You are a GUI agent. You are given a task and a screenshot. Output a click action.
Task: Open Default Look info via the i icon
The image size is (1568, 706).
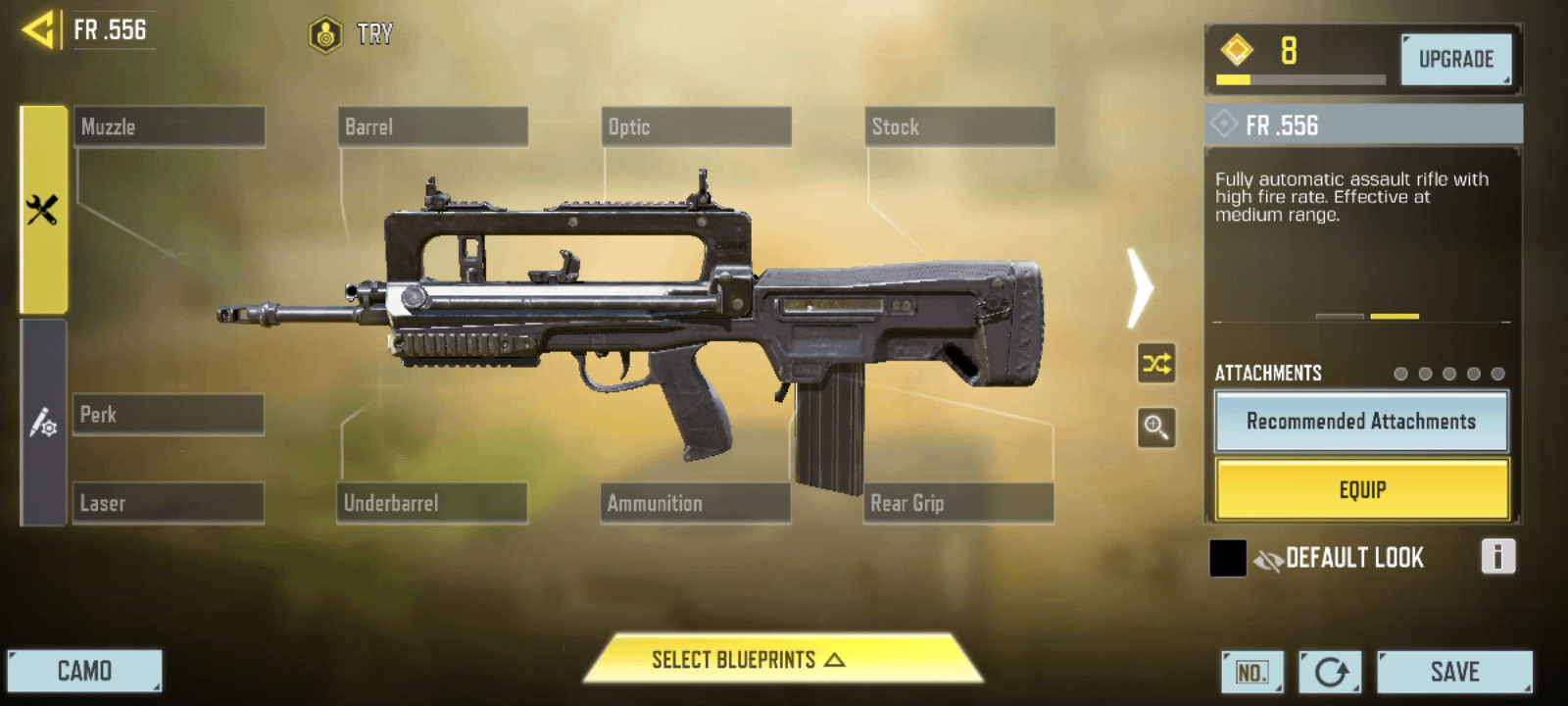pyautogui.click(x=1496, y=557)
